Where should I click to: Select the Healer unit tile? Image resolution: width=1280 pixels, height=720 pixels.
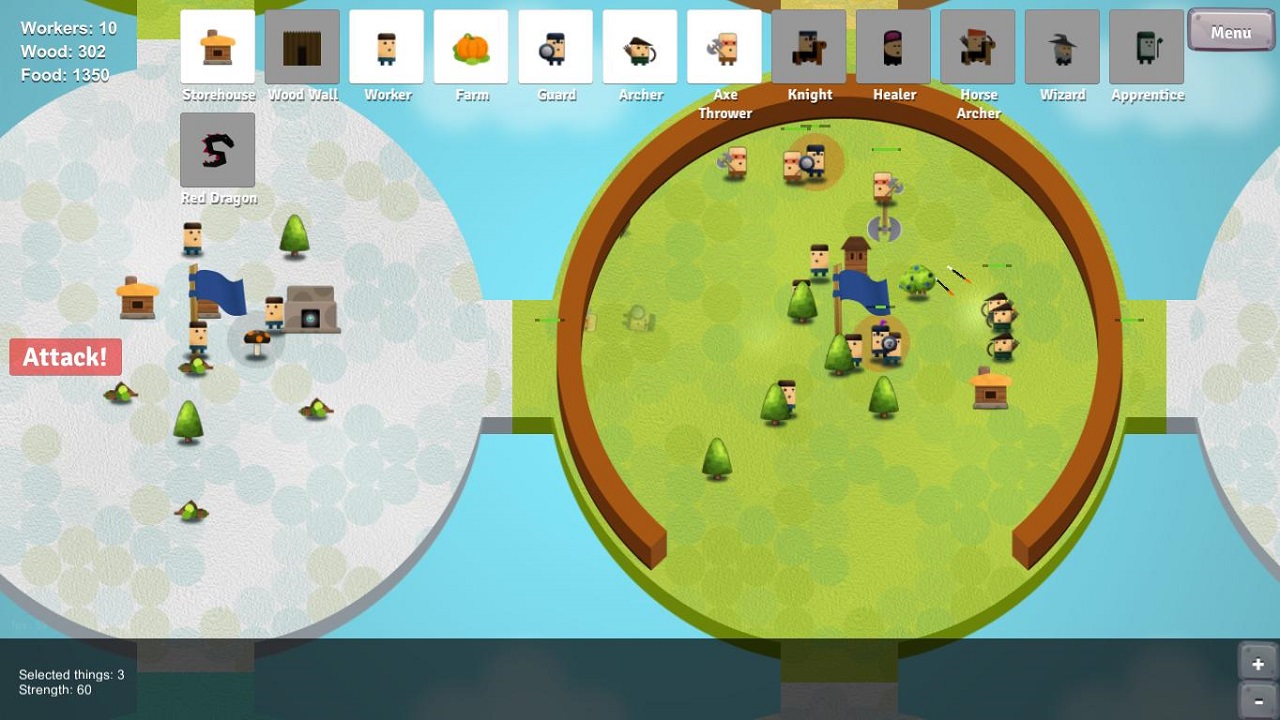(894, 47)
